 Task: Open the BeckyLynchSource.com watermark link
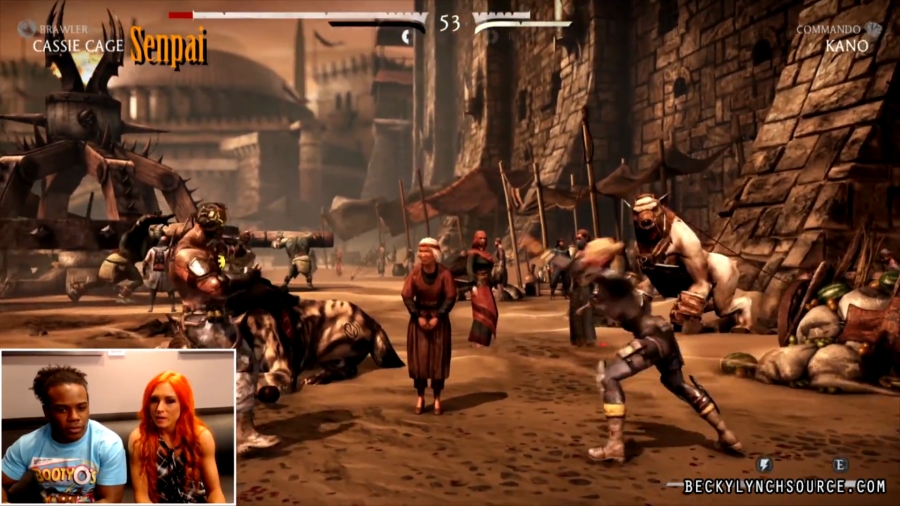784,487
